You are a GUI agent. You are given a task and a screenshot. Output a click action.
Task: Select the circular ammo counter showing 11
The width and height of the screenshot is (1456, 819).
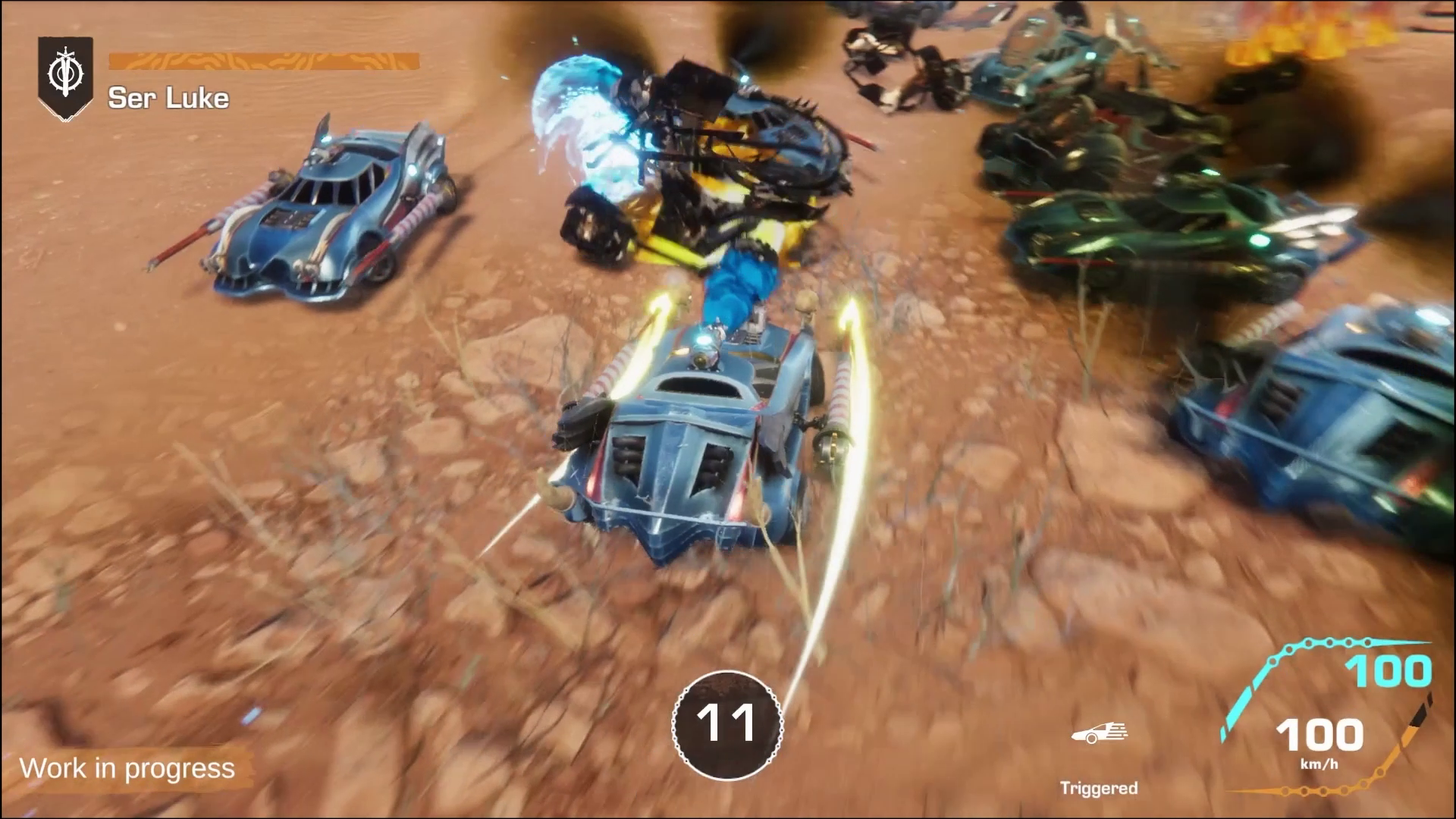(726, 724)
